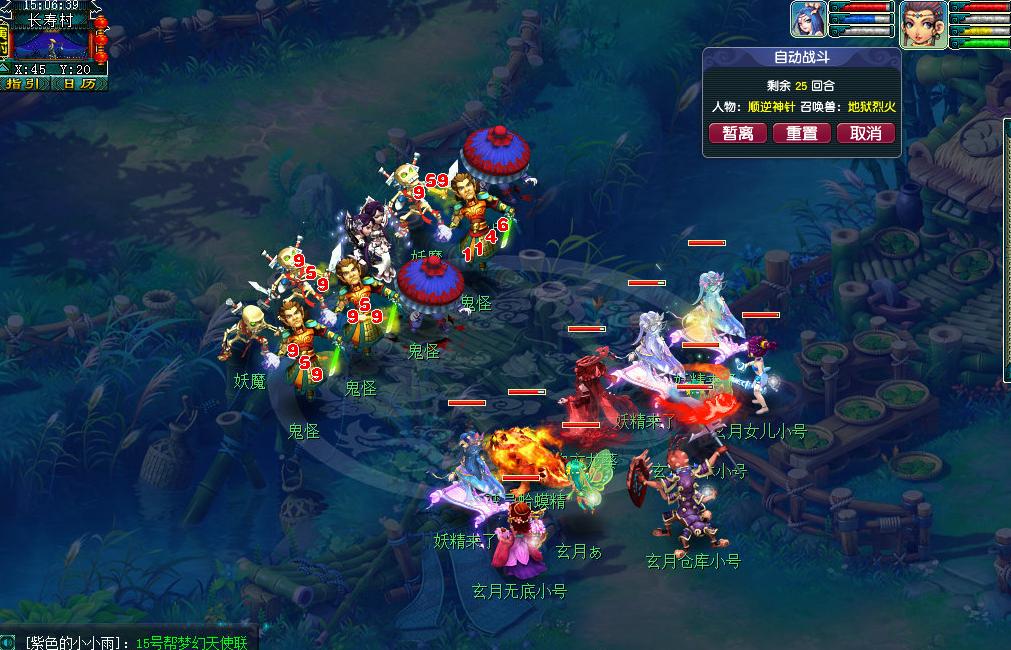Click the 长寿村 minimap preview
The height and width of the screenshot is (650, 1011).
(x=52, y=46)
